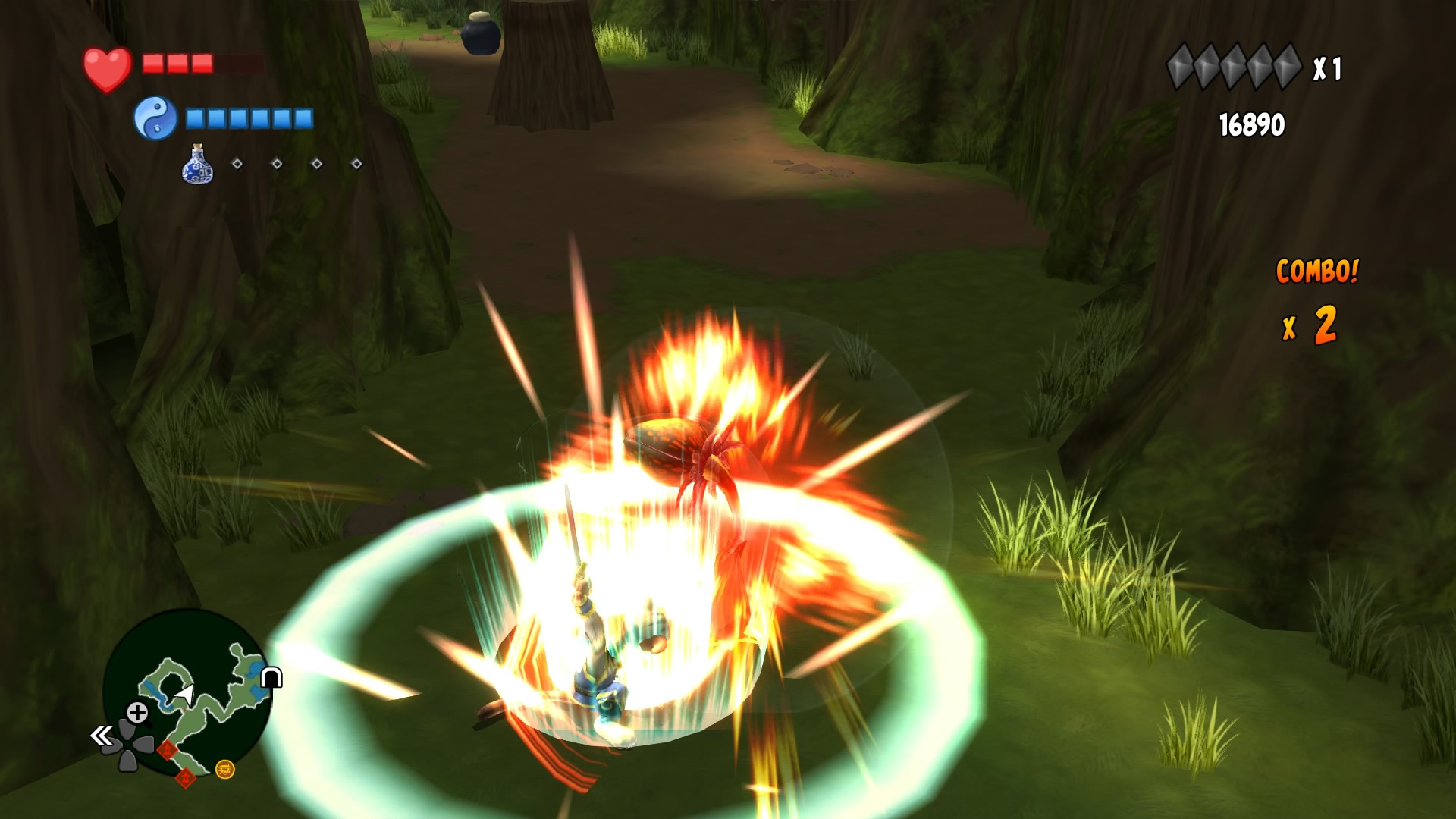The image size is (1456, 819).
Task: Click the lower red pagoda marker on the minimap
Action: (x=186, y=777)
